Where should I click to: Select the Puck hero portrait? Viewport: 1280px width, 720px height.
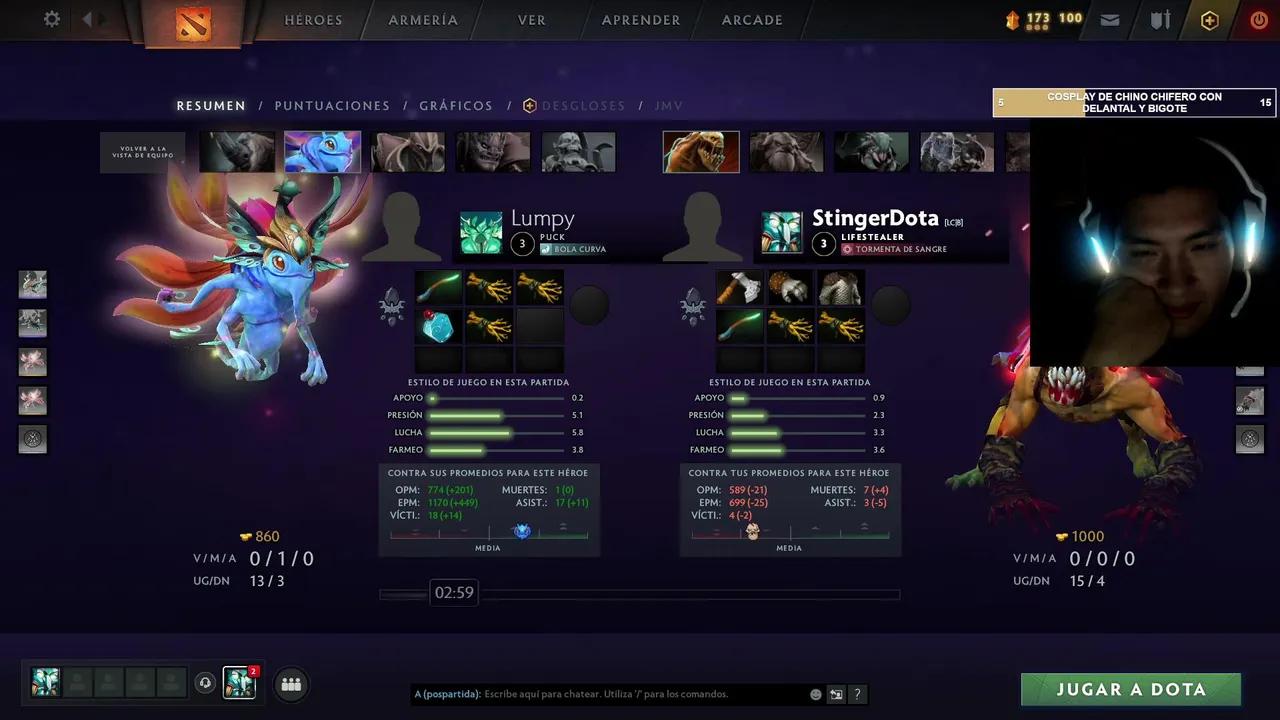322,152
